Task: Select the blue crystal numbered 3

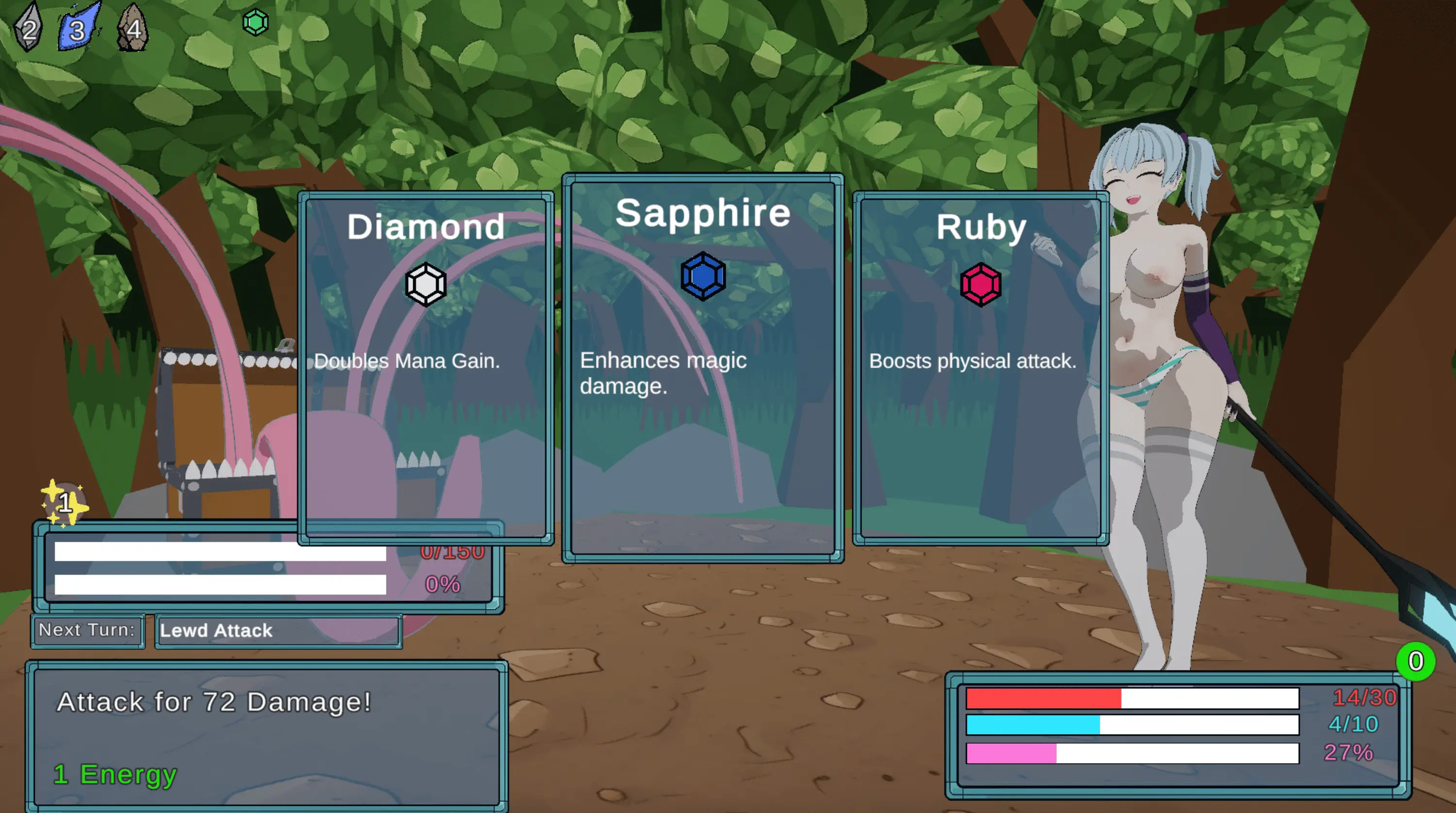Action: point(79,28)
